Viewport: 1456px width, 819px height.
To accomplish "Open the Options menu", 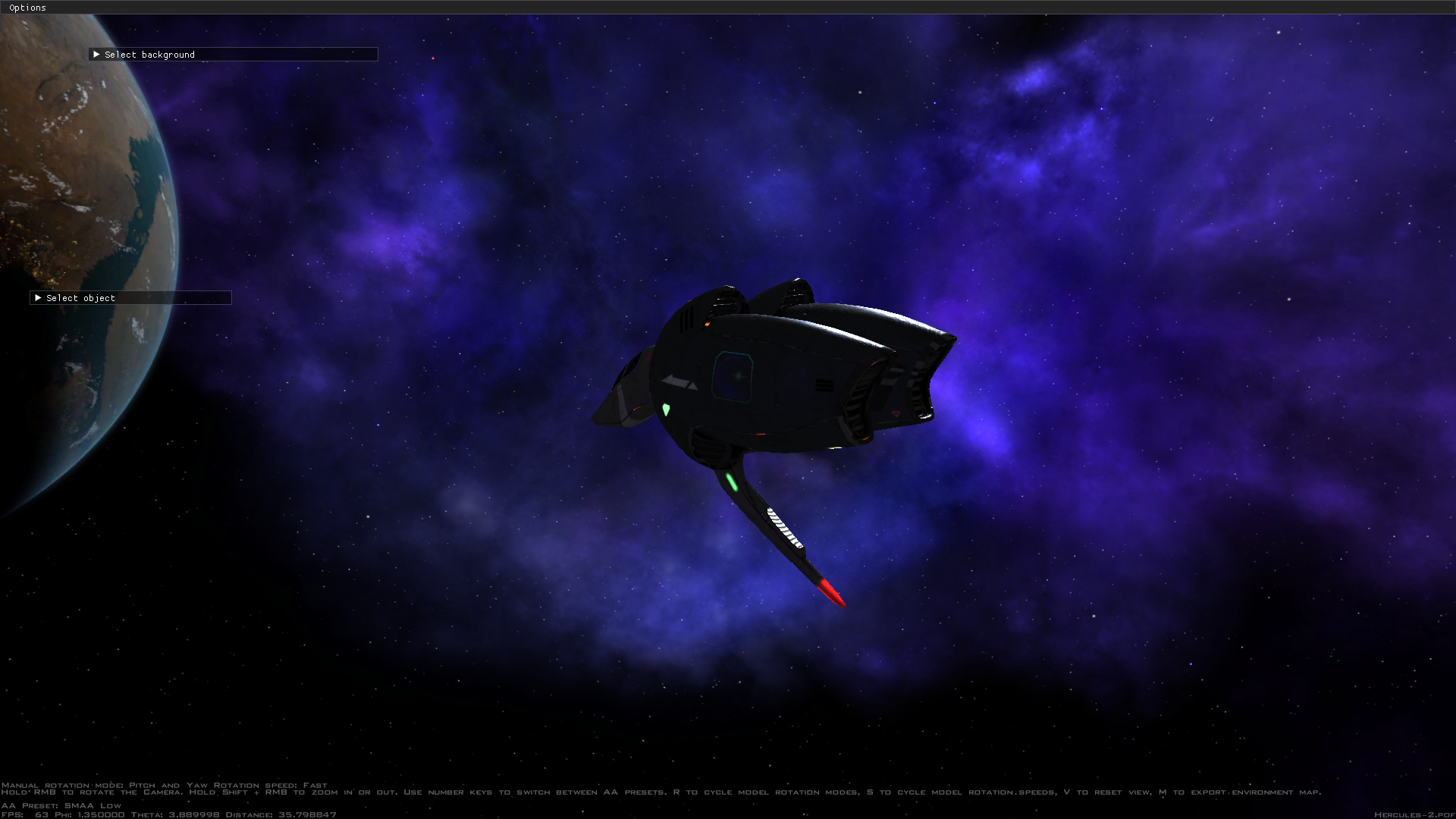I will click(27, 7).
